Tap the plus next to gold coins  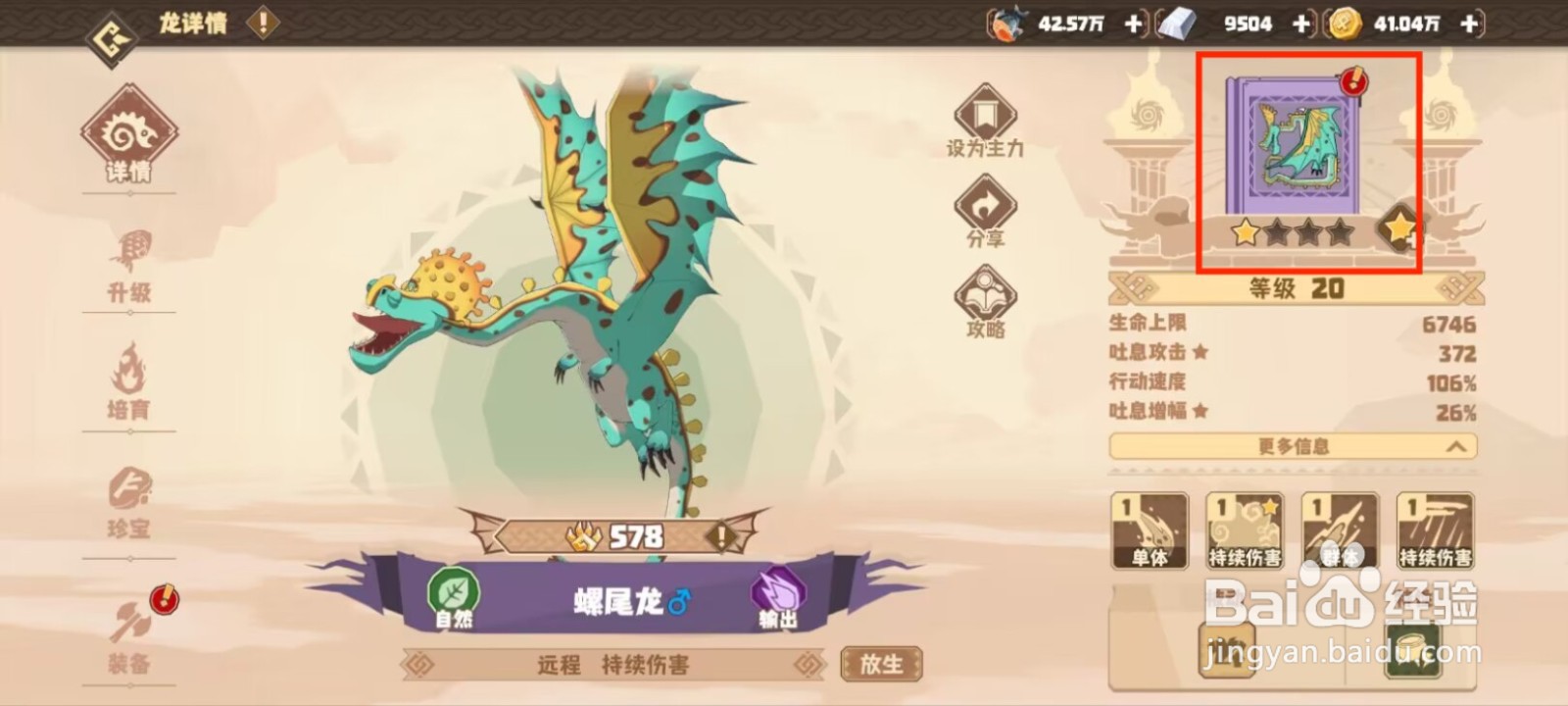click(1467, 24)
